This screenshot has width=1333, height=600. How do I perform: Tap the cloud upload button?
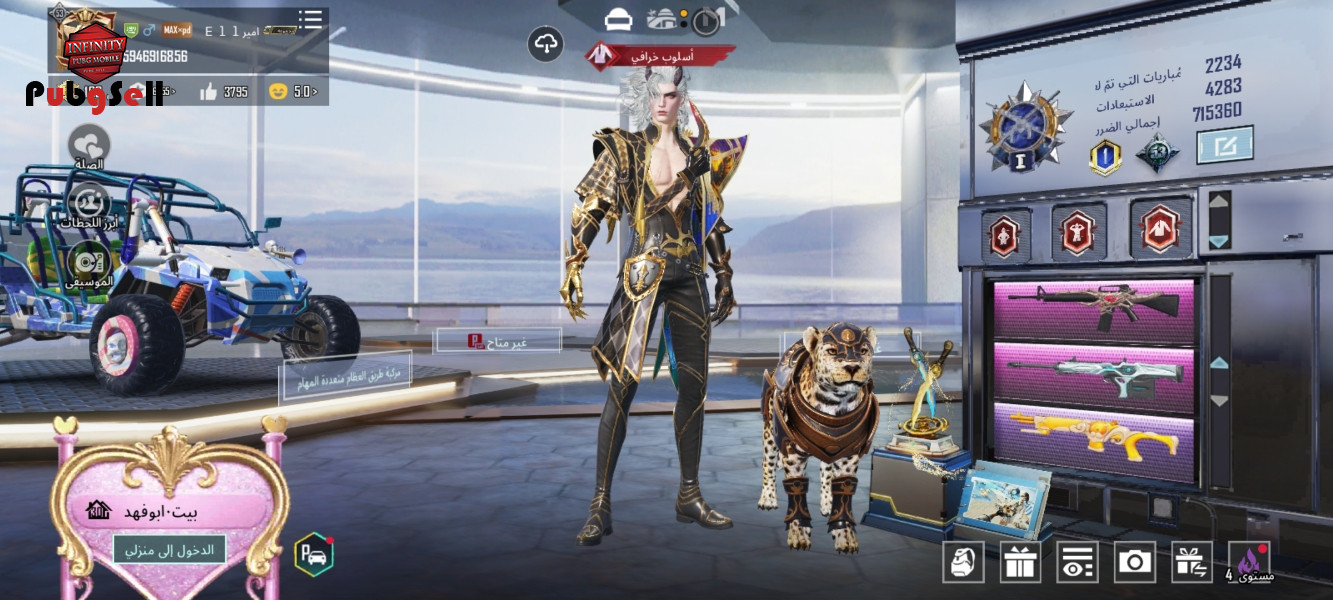545,44
